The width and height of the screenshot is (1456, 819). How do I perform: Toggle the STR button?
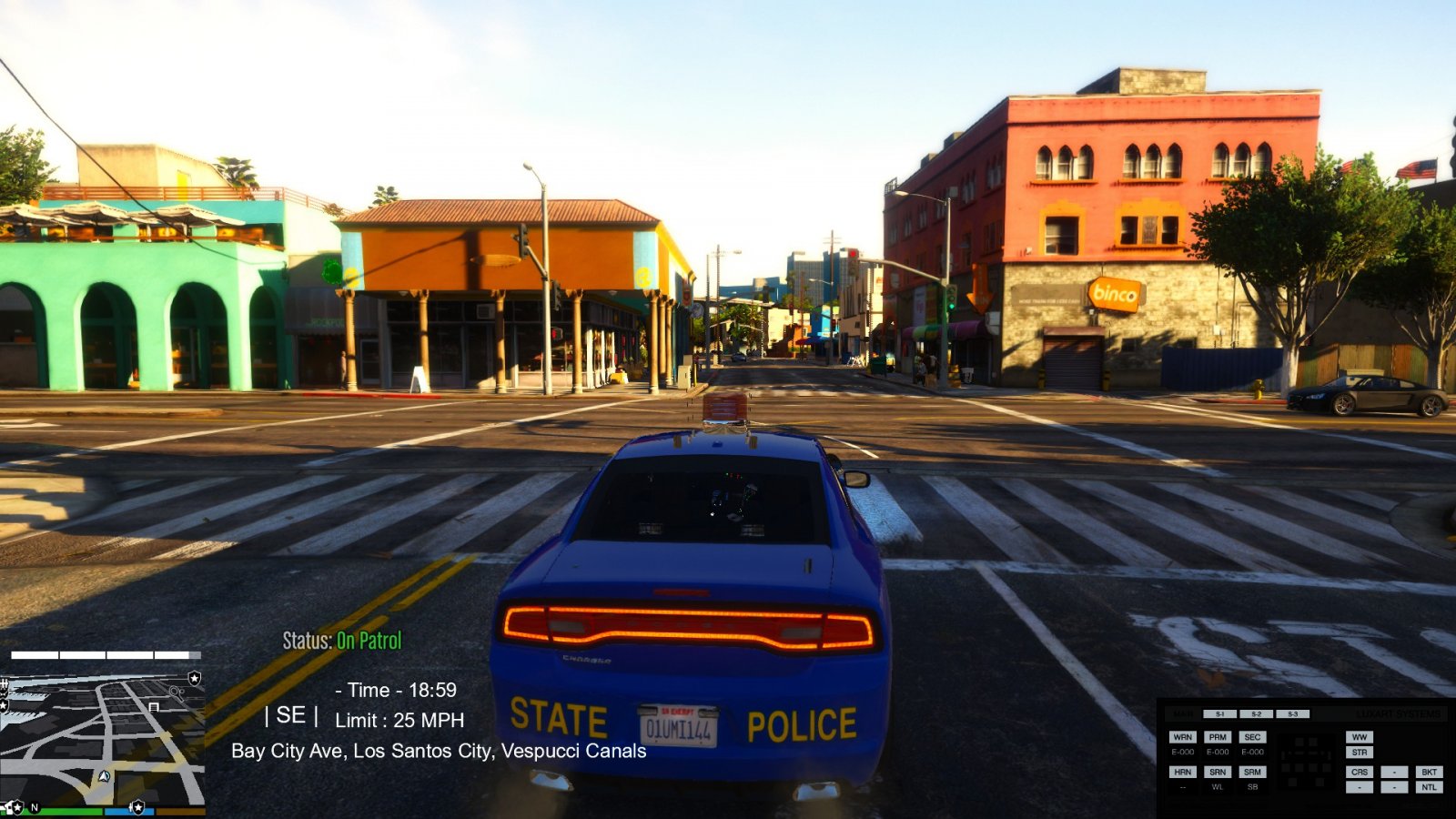point(1360,753)
